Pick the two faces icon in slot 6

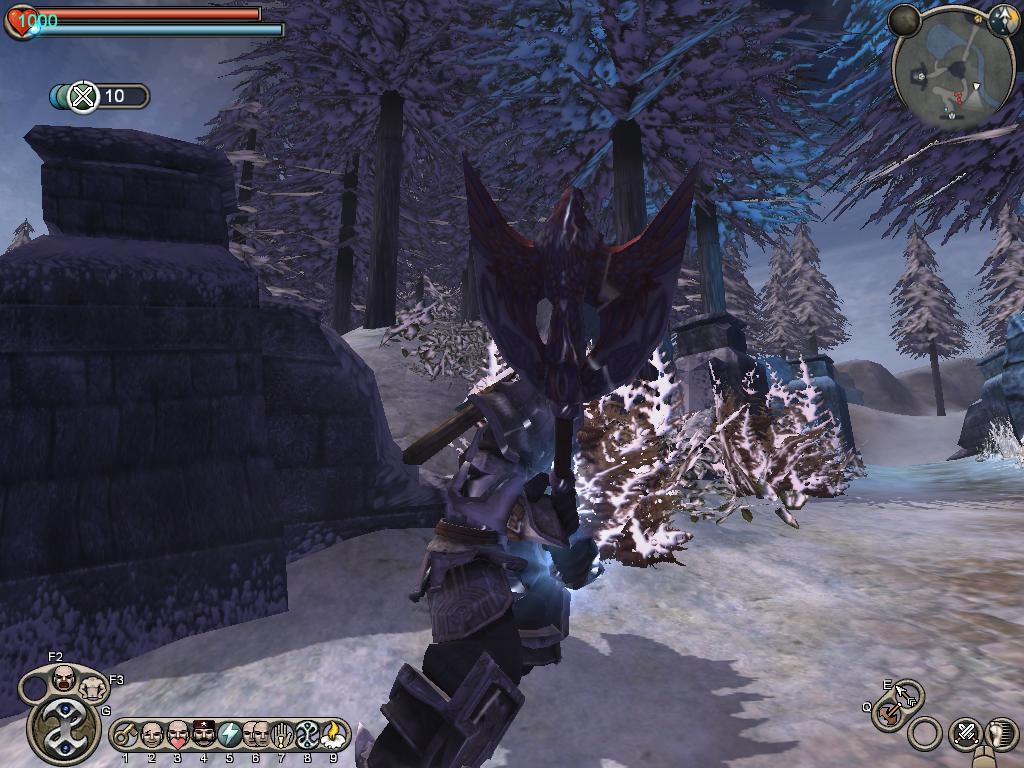pyautogui.click(x=256, y=736)
